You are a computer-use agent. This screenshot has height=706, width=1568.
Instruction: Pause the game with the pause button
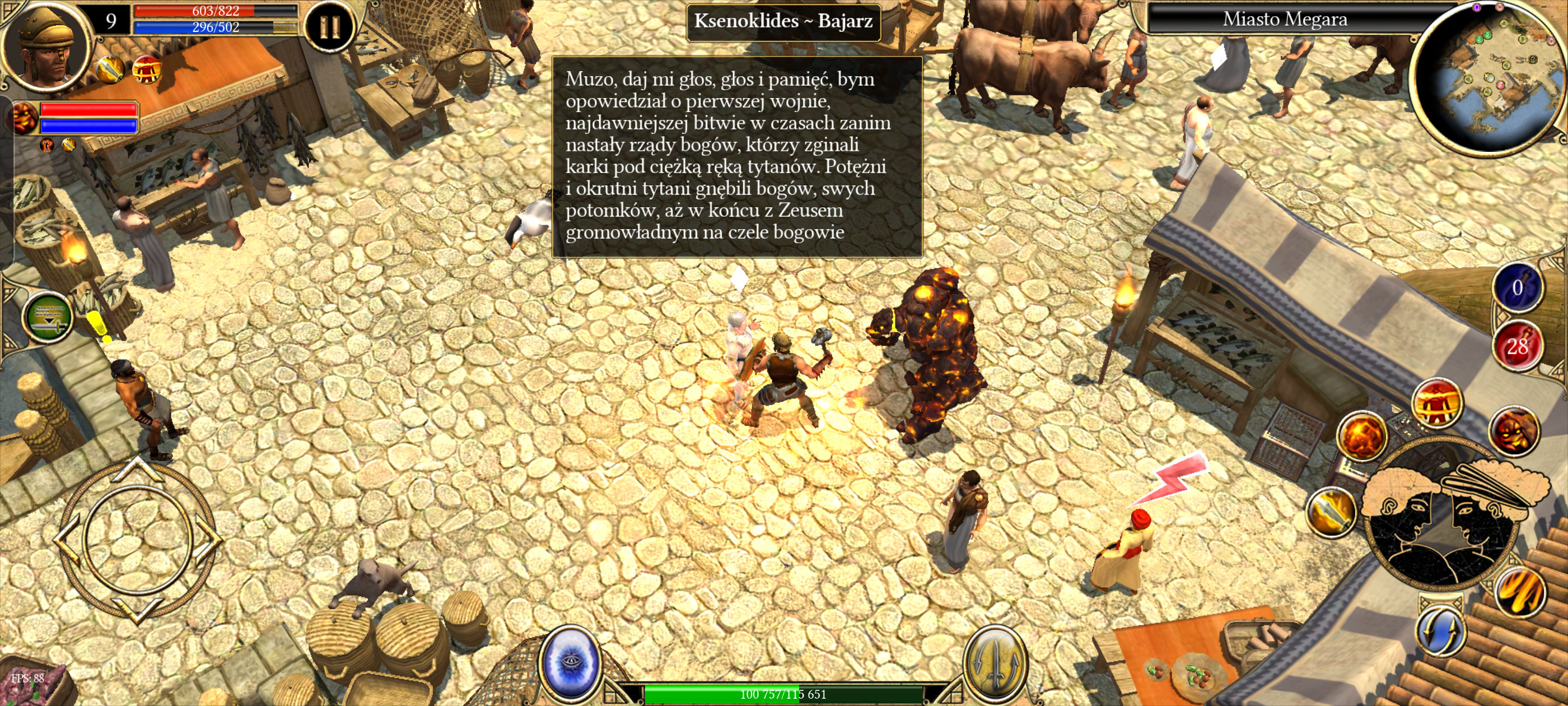[329, 27]
